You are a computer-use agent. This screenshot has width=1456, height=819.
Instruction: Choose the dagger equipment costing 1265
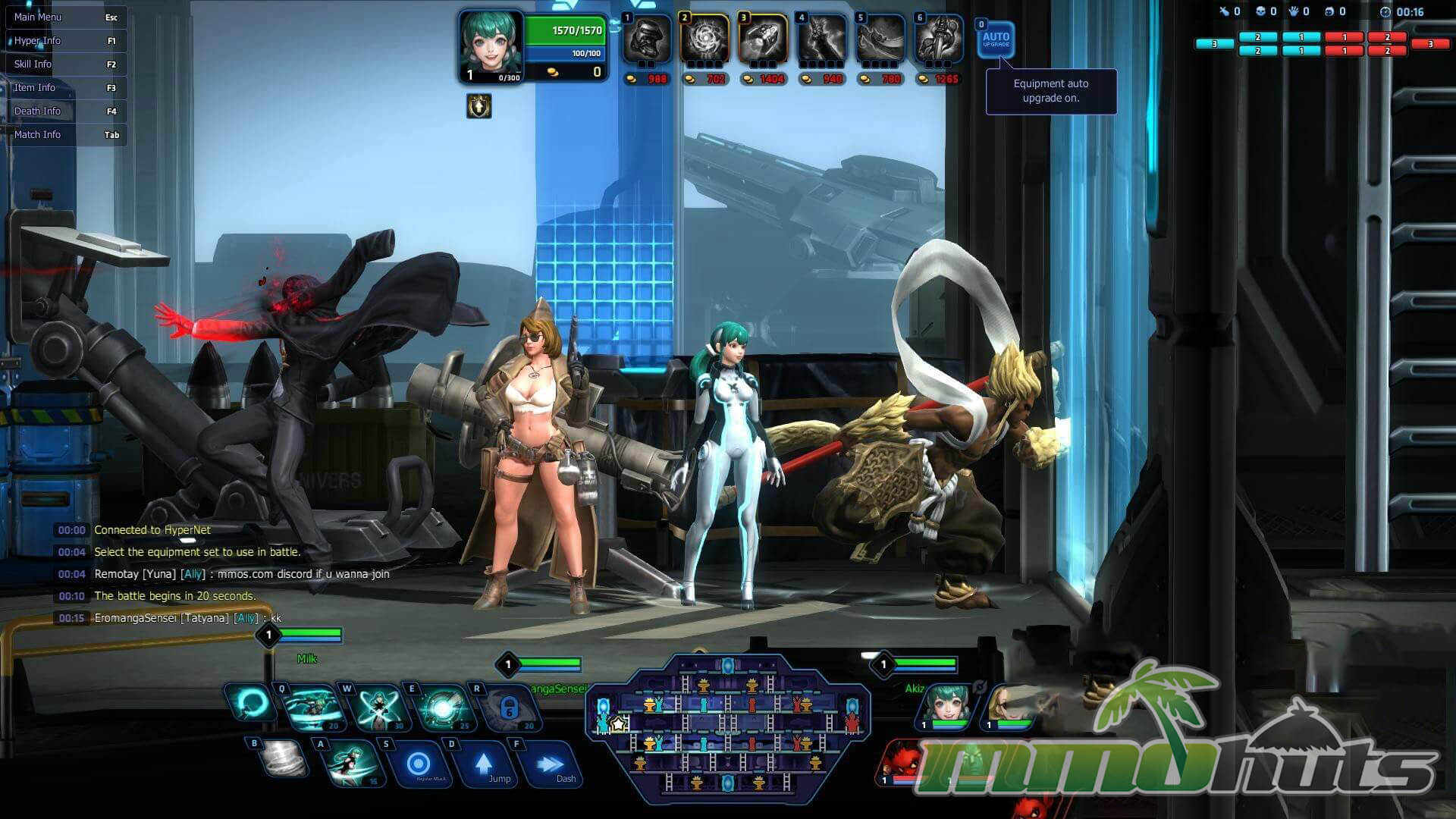(939, 39)
